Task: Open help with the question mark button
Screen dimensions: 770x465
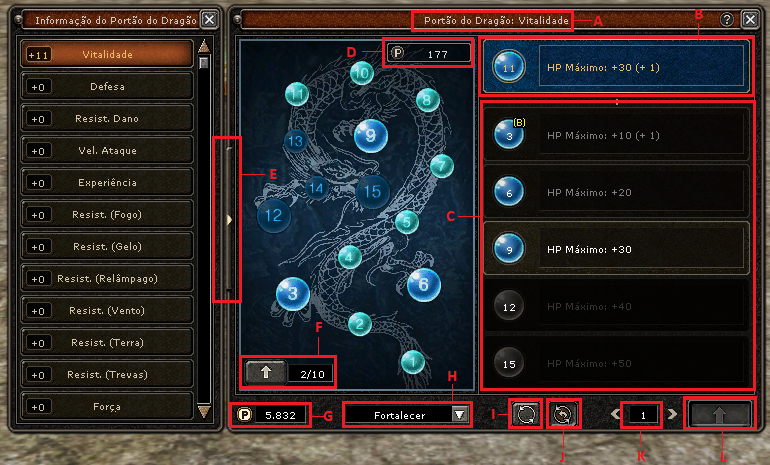Action: click(x=727, y=19)
